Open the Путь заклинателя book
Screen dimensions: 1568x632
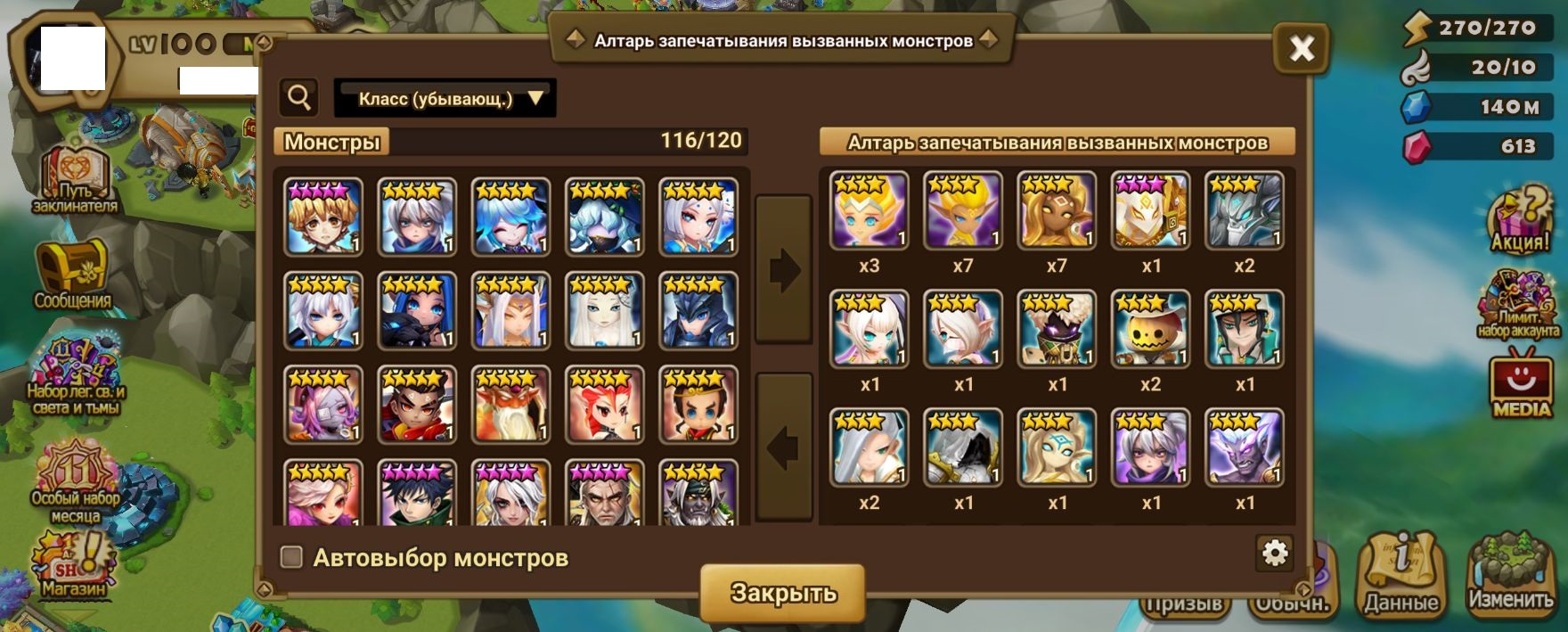pyautogui.click(x=75, y=180)
